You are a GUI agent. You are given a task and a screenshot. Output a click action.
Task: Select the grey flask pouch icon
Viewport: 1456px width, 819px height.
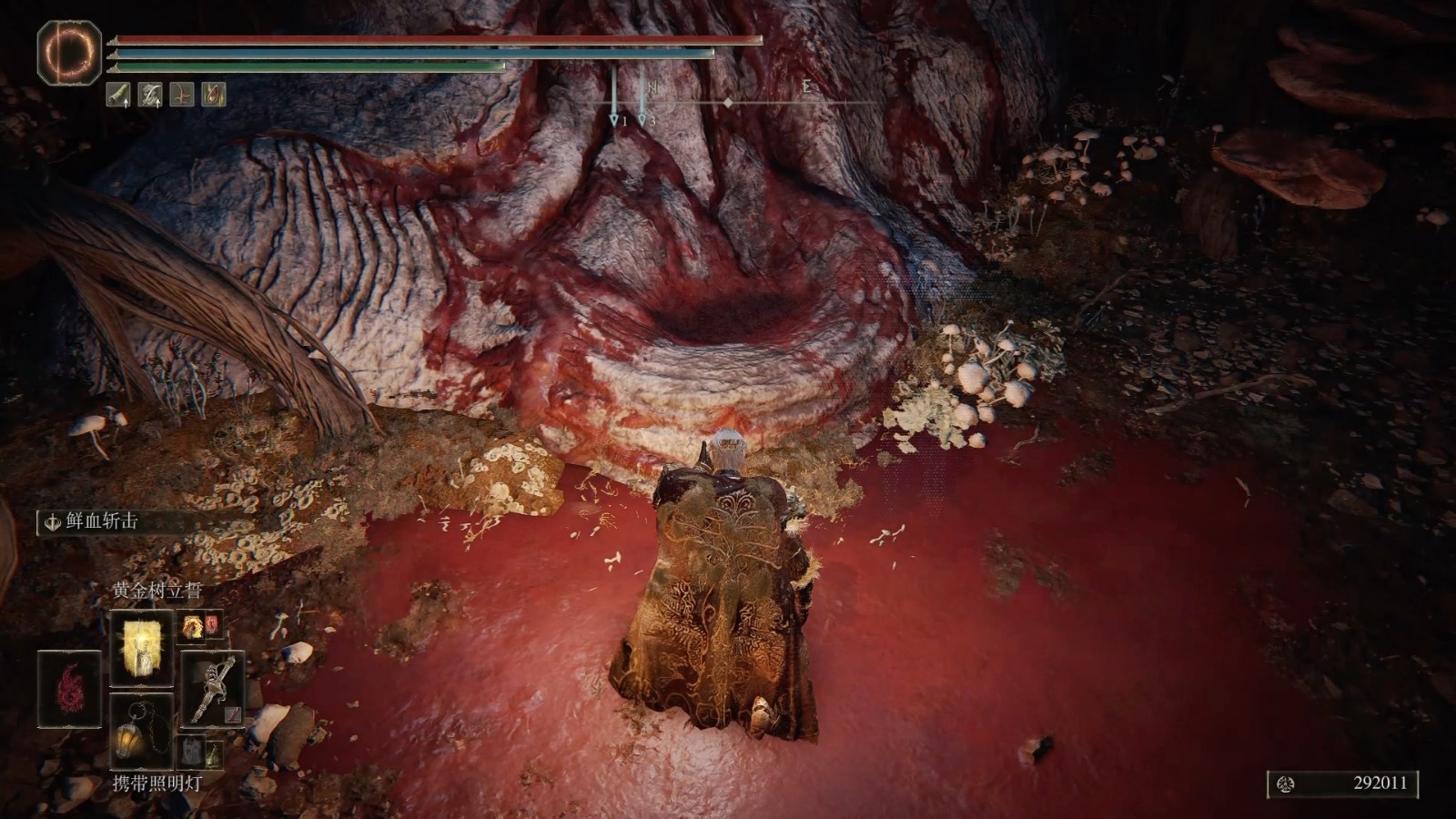tap(190, 752)
